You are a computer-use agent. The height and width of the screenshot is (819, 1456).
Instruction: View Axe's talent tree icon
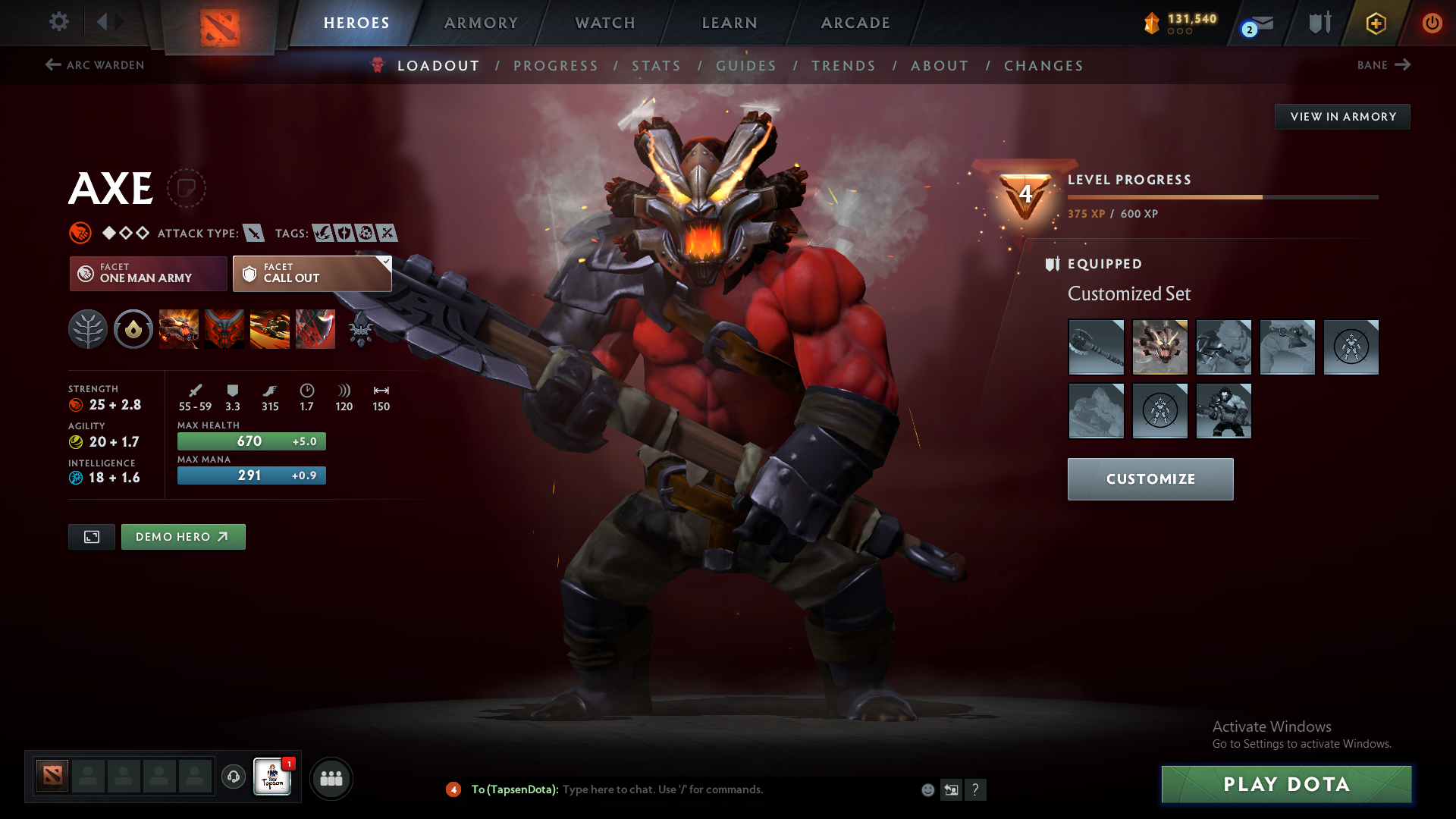88,329
